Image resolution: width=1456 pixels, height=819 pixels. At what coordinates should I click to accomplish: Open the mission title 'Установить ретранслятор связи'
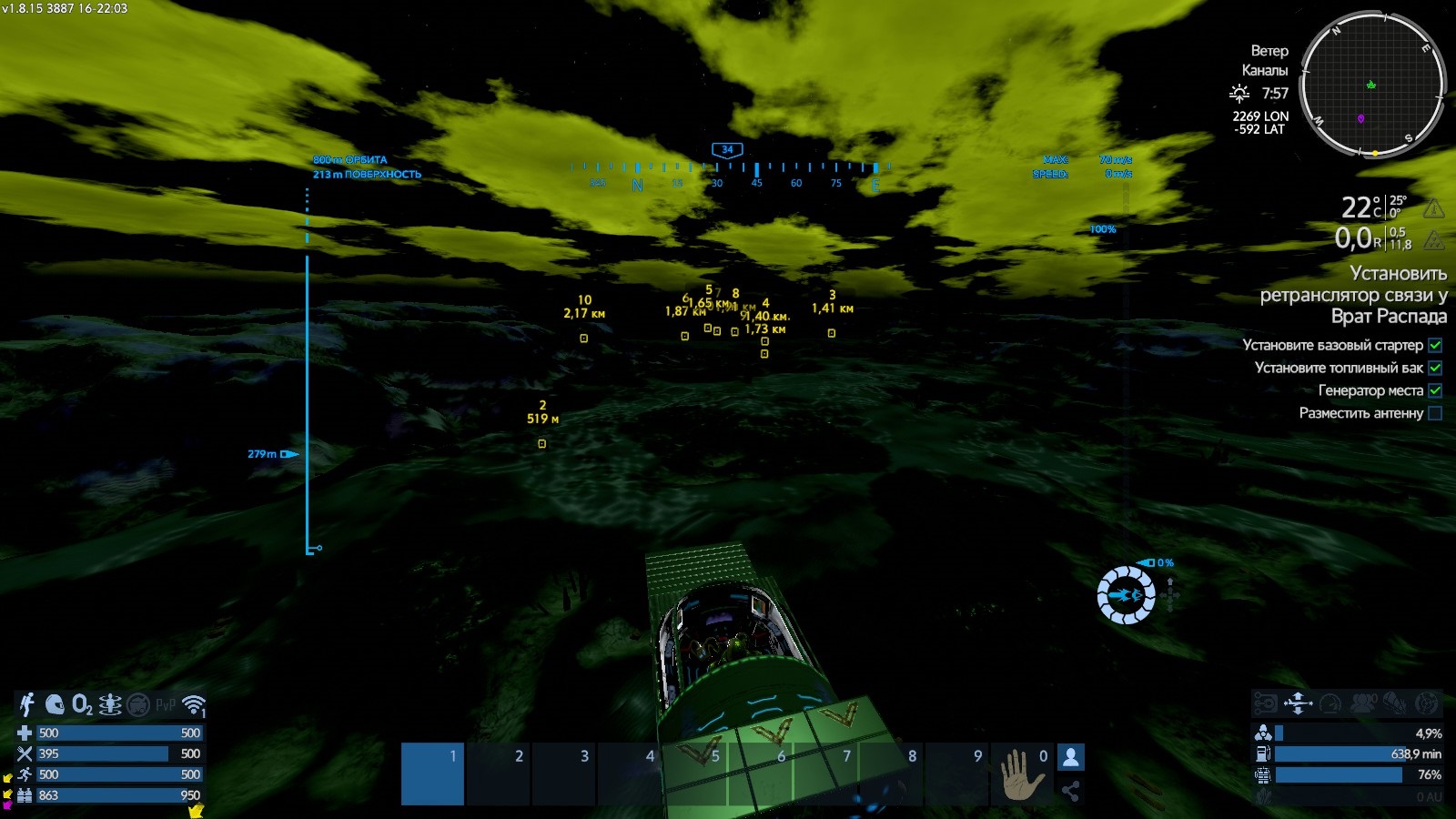point(1354,294)
